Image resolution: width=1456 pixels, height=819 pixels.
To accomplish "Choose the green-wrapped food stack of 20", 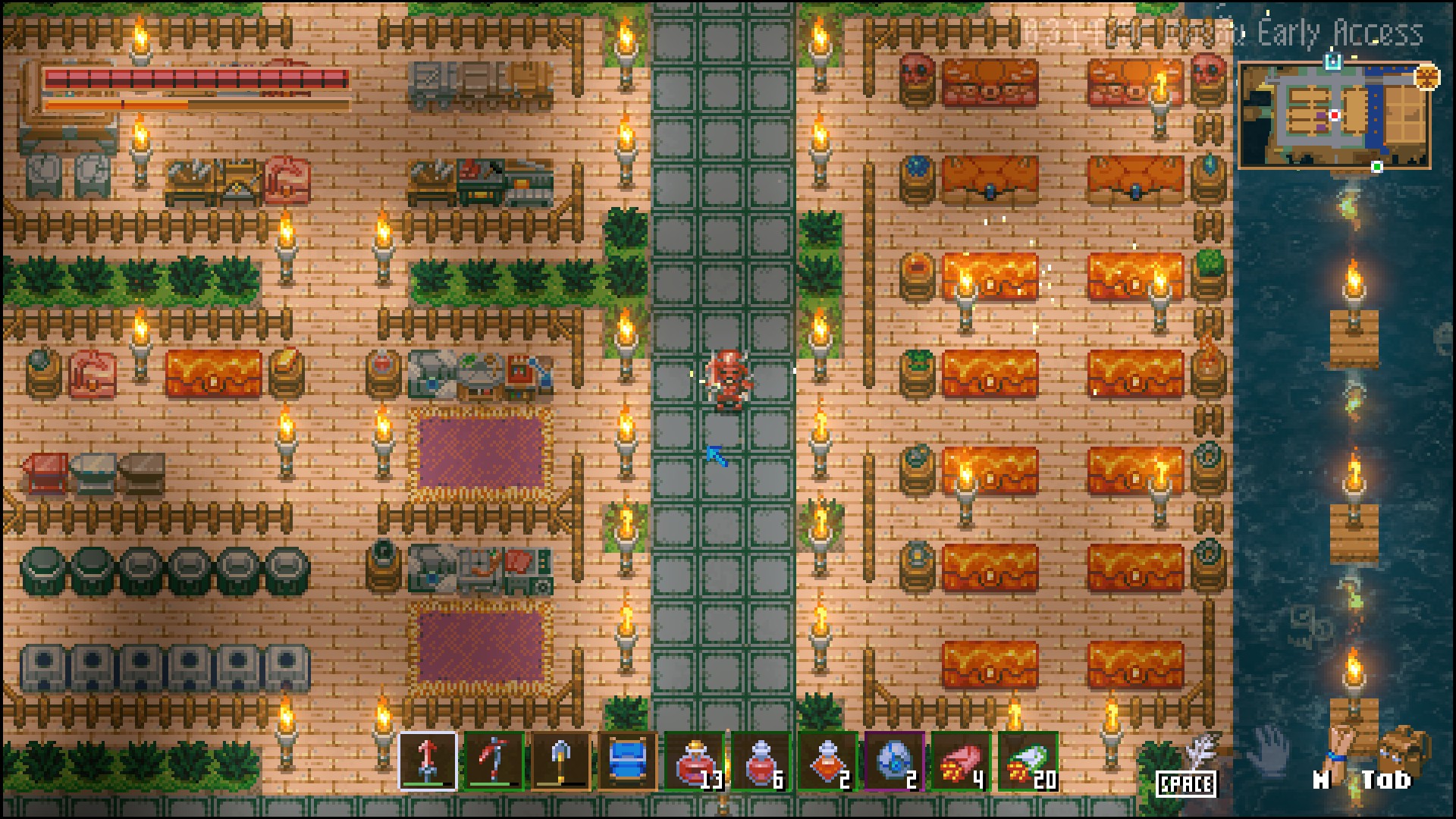I will click(x=1028, y=761).
